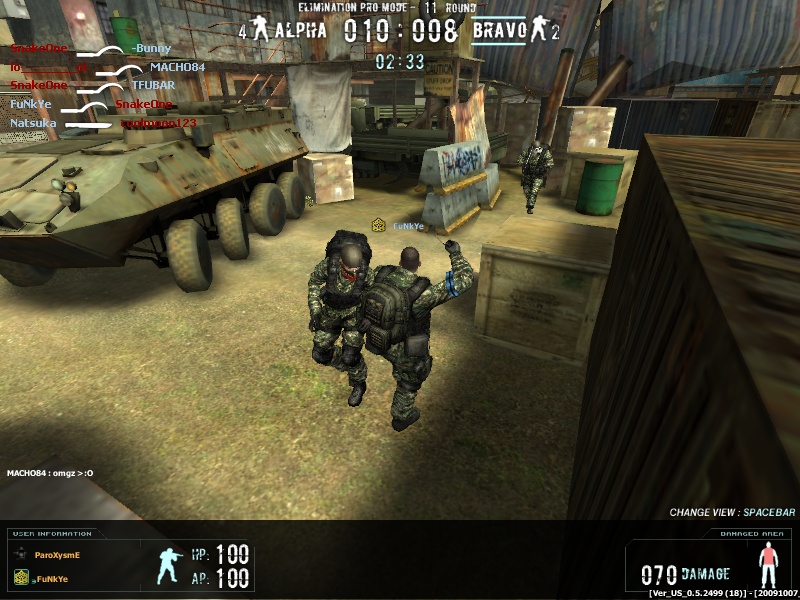Click the Alpha team soldier icon in scoreboard
Viewport: 800px width, 600px height.
tap(261, 30)
